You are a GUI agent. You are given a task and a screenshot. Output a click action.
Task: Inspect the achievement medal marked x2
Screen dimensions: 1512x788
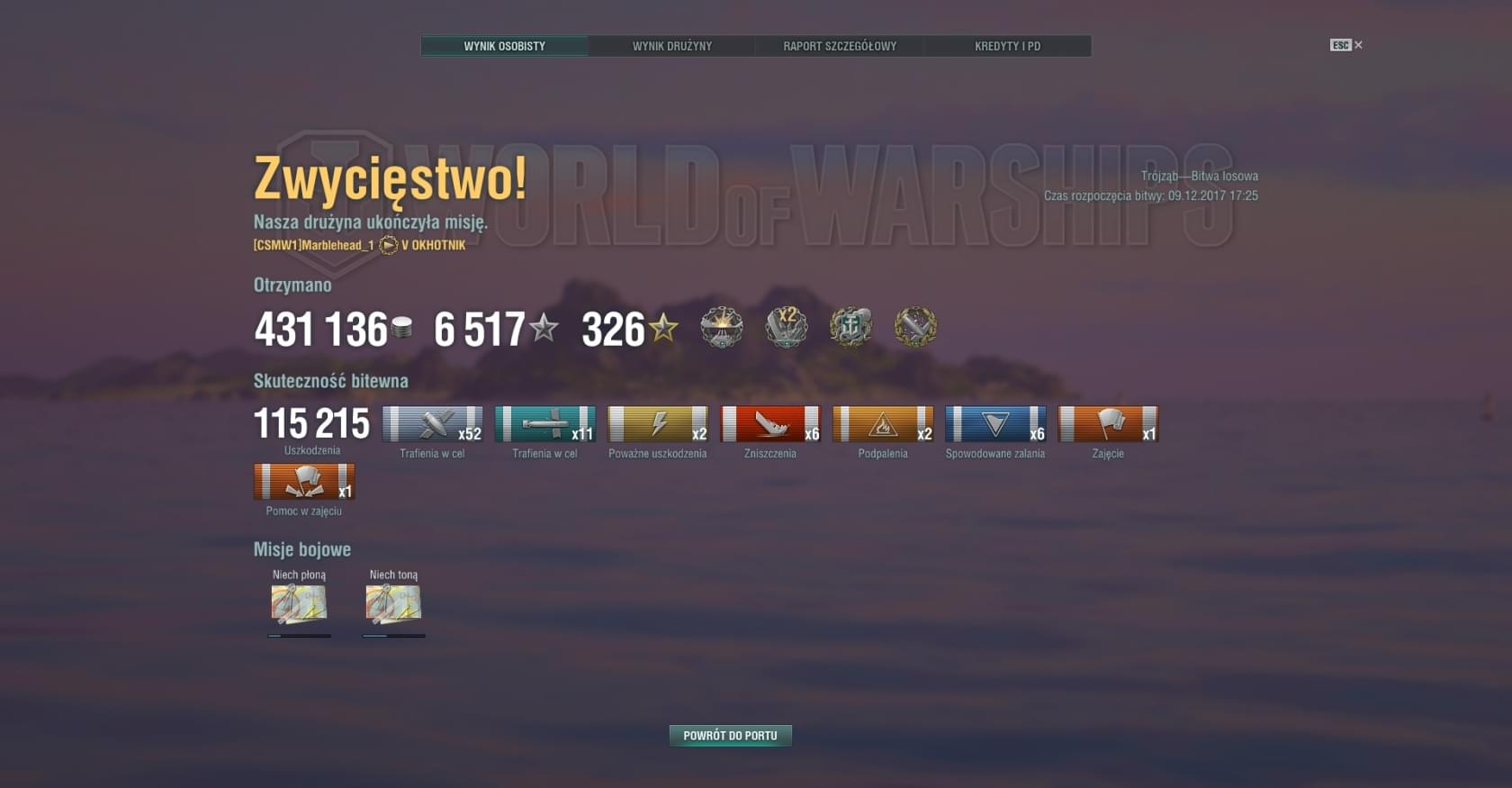point(787,327)
